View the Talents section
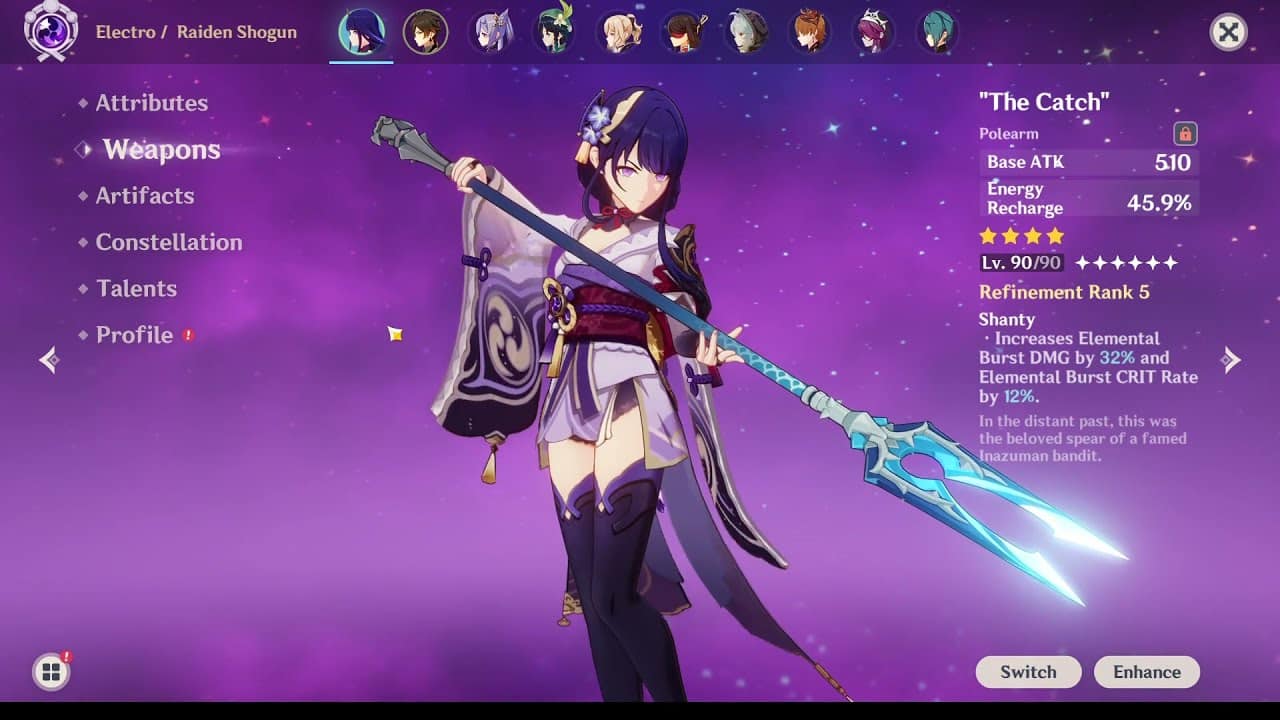 (136, 289)
